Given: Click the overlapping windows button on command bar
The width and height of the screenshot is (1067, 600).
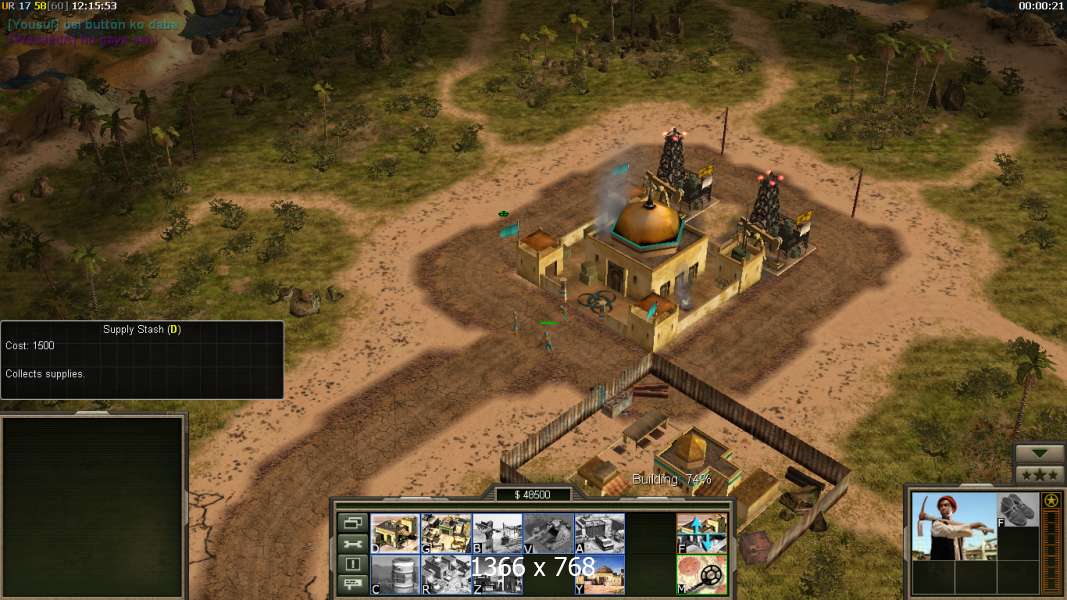Looking at the screenshot, I should 352,522.
